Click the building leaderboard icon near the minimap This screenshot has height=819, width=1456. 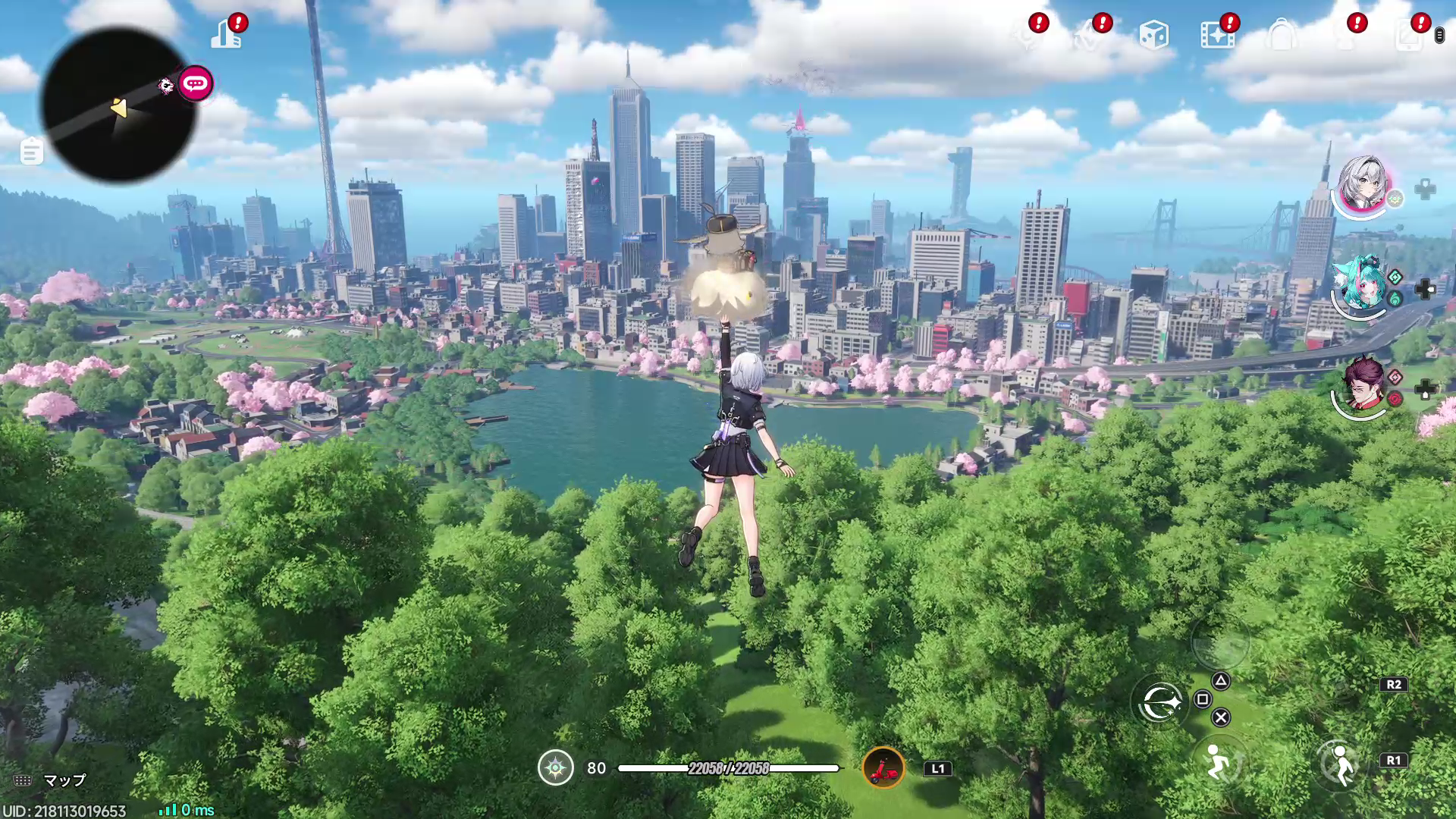pos(227,34)
